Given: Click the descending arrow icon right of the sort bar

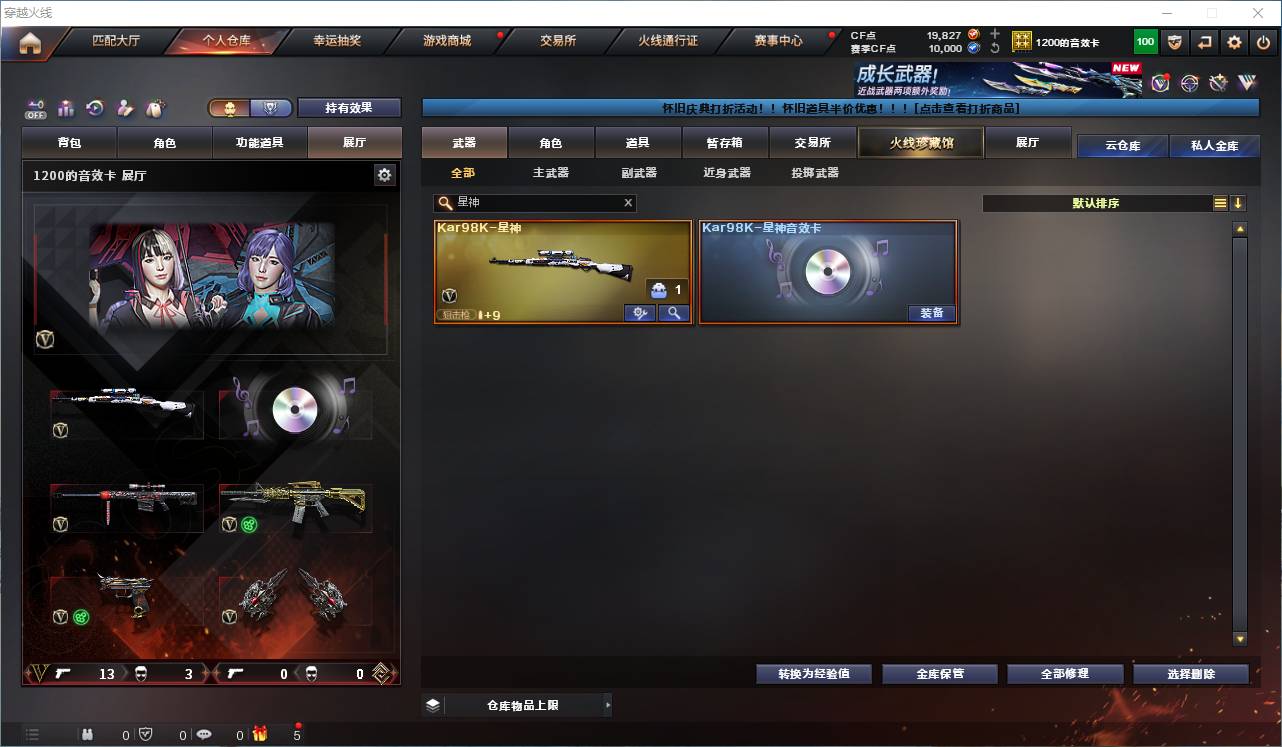Looking at the screenshot, I should point(1239,203).
